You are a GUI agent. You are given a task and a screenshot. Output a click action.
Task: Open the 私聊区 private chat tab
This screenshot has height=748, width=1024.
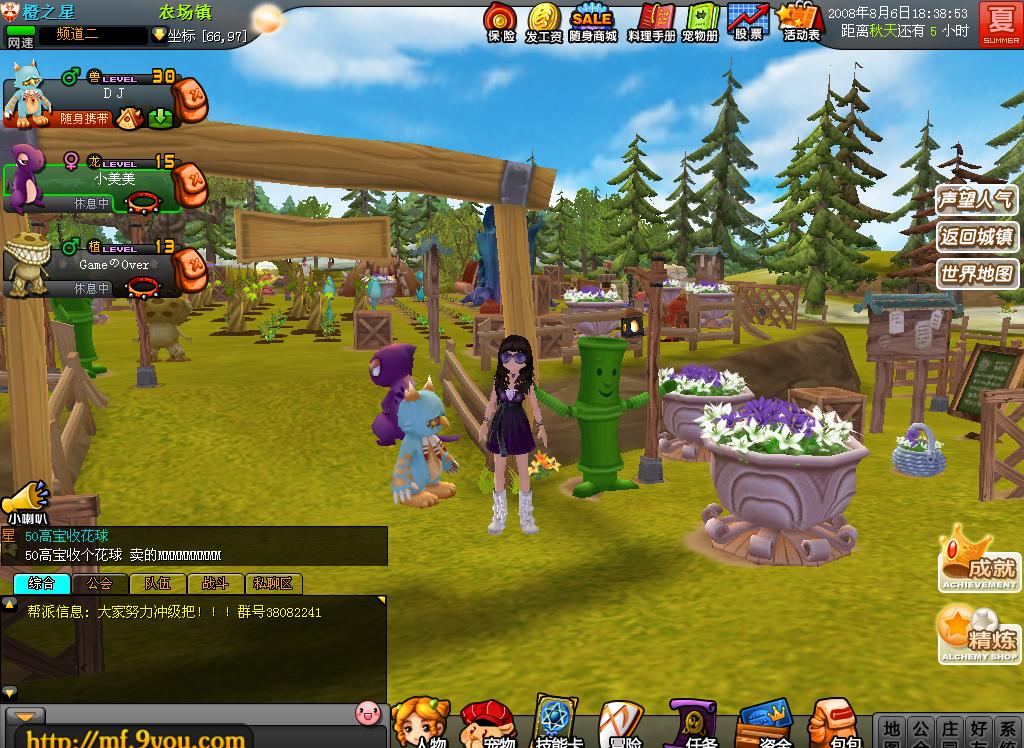click(x=273, y=584)
